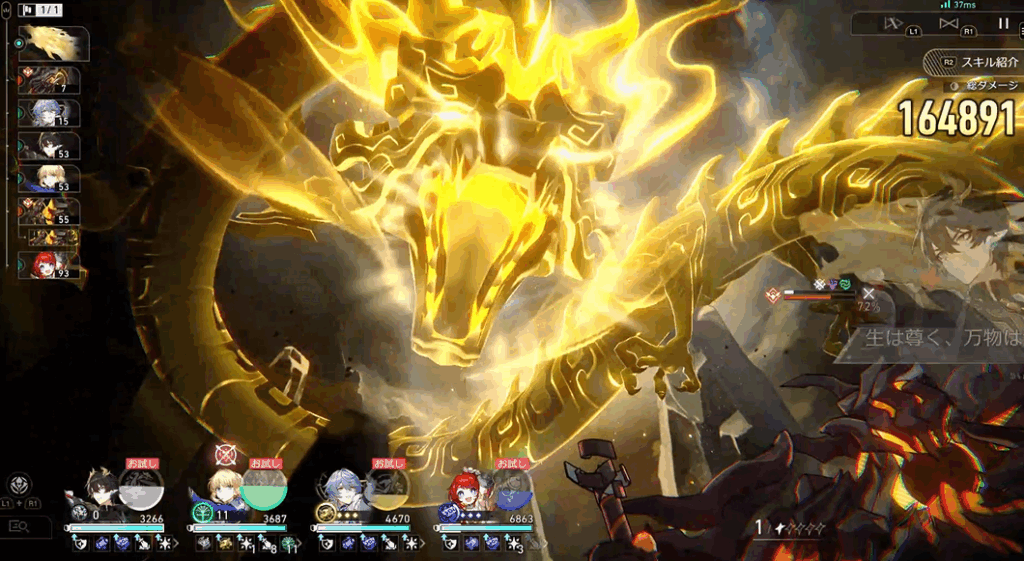Select the blue-haired character's turn order entry

coord(51,113)
